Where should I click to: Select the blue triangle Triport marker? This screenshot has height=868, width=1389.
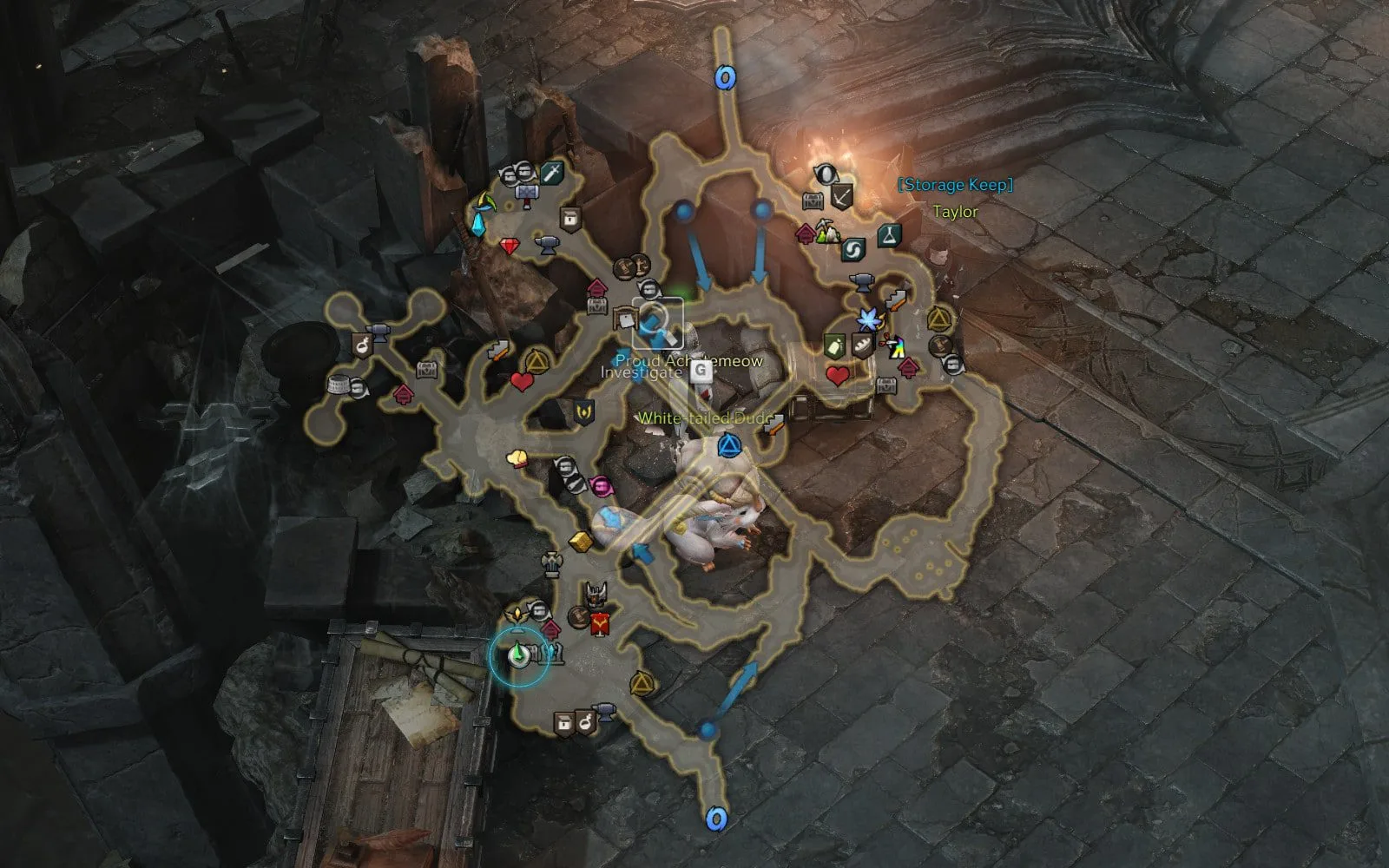coord(727,447)
